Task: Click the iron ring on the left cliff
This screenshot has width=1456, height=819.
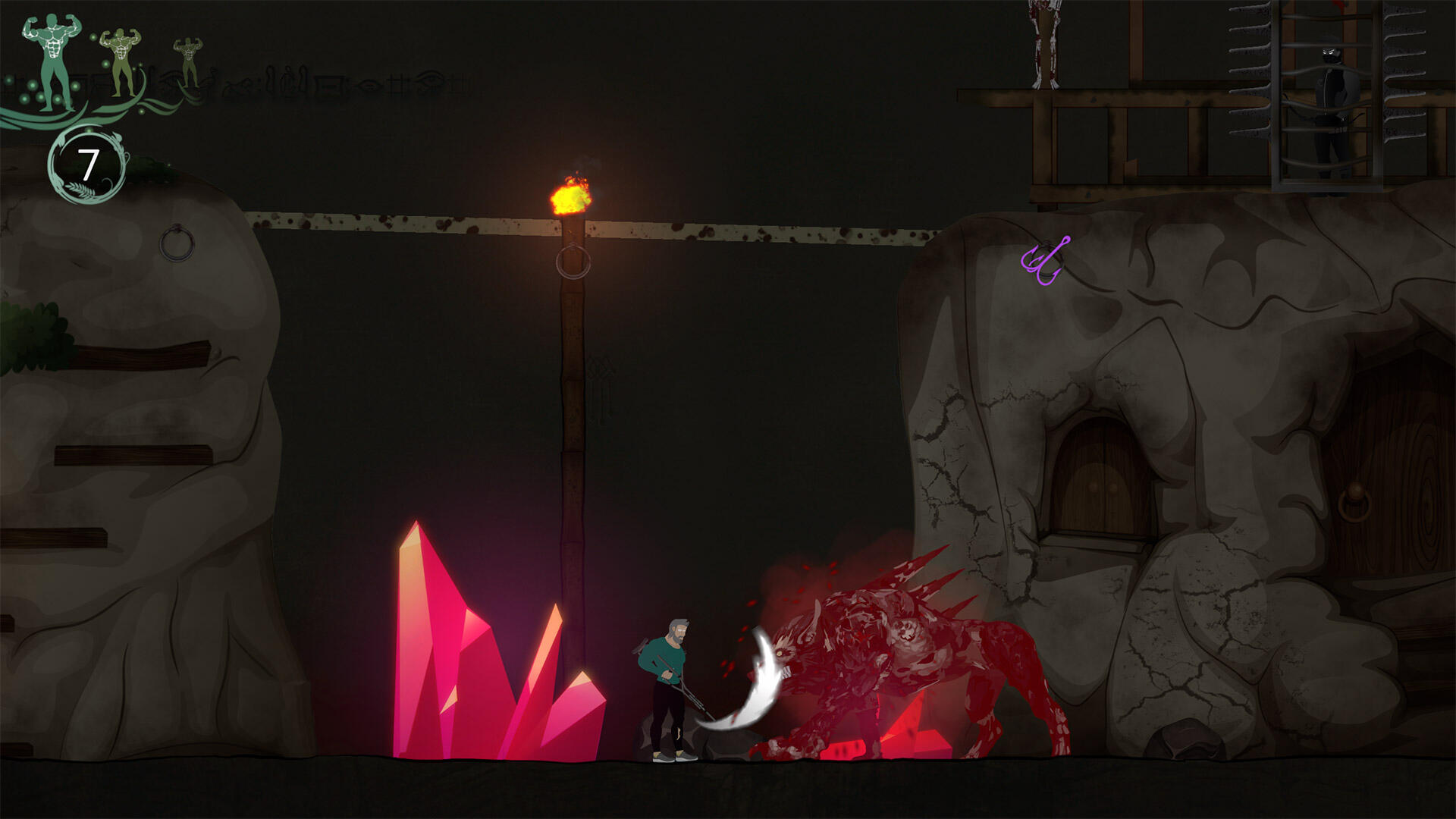Action: pos(176,244)
